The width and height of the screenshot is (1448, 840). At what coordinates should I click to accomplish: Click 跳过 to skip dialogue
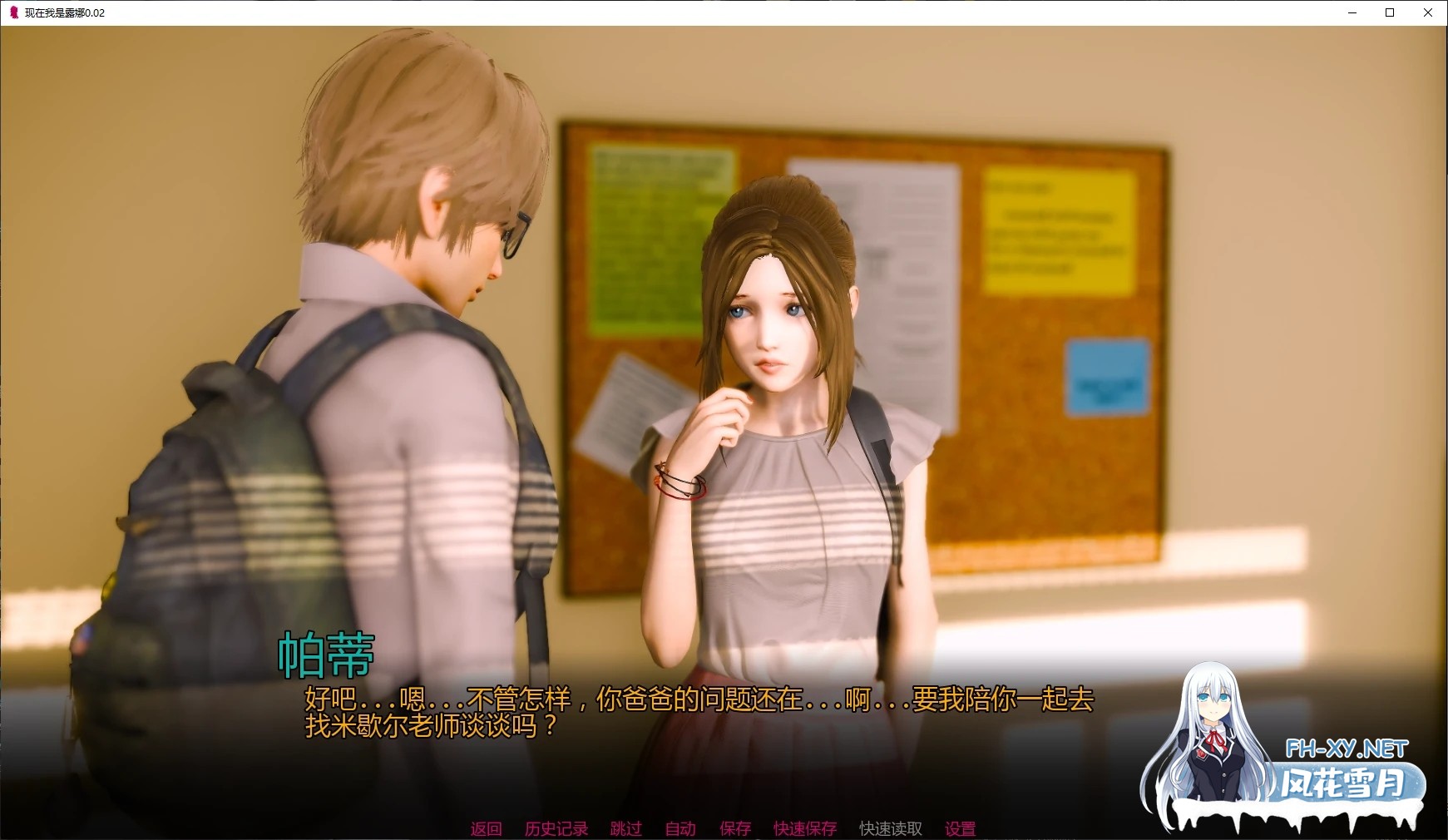(x=625, y=828)
